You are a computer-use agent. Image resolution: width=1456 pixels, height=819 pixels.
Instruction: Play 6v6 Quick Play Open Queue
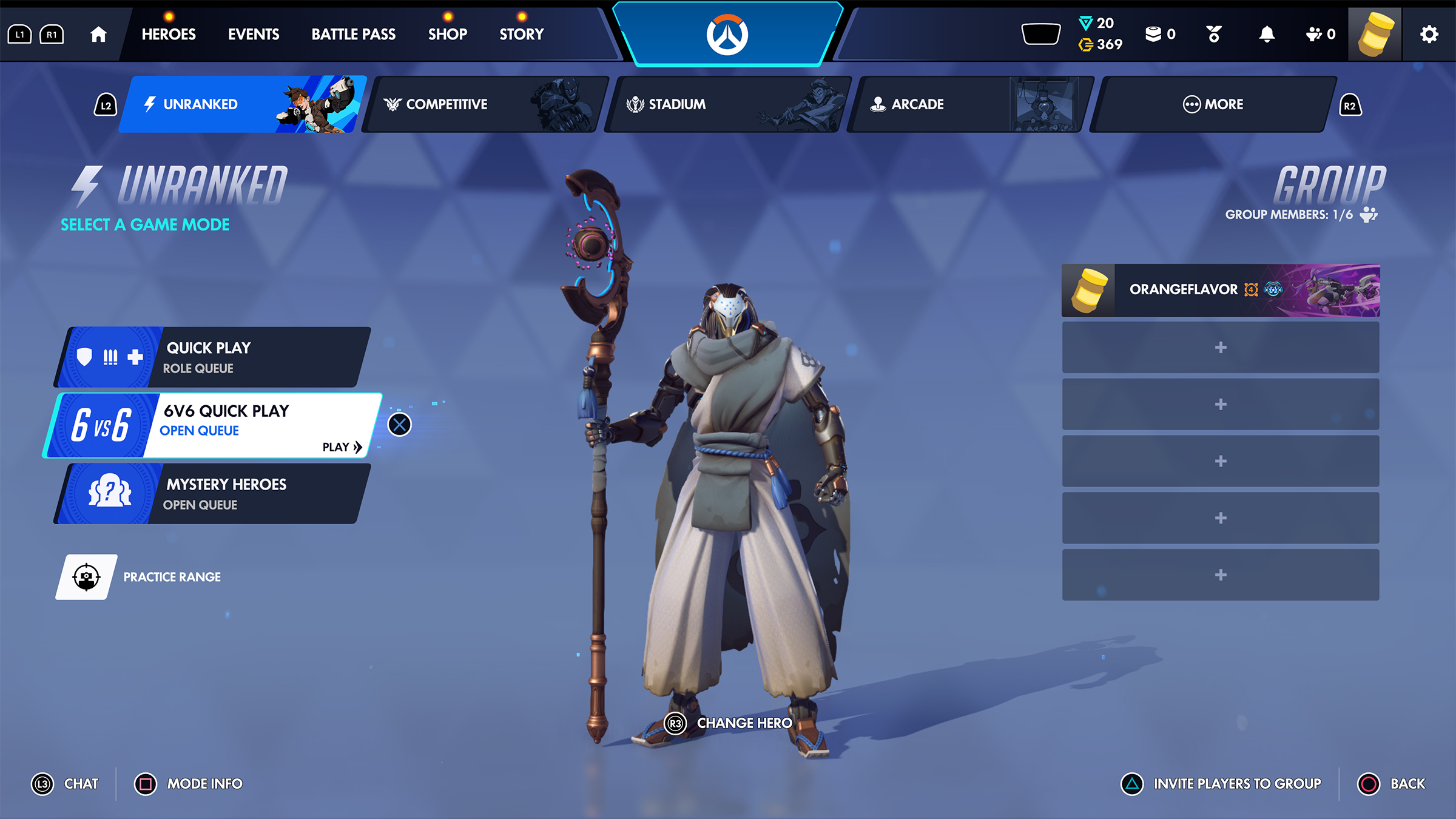[x=212, y=425]
